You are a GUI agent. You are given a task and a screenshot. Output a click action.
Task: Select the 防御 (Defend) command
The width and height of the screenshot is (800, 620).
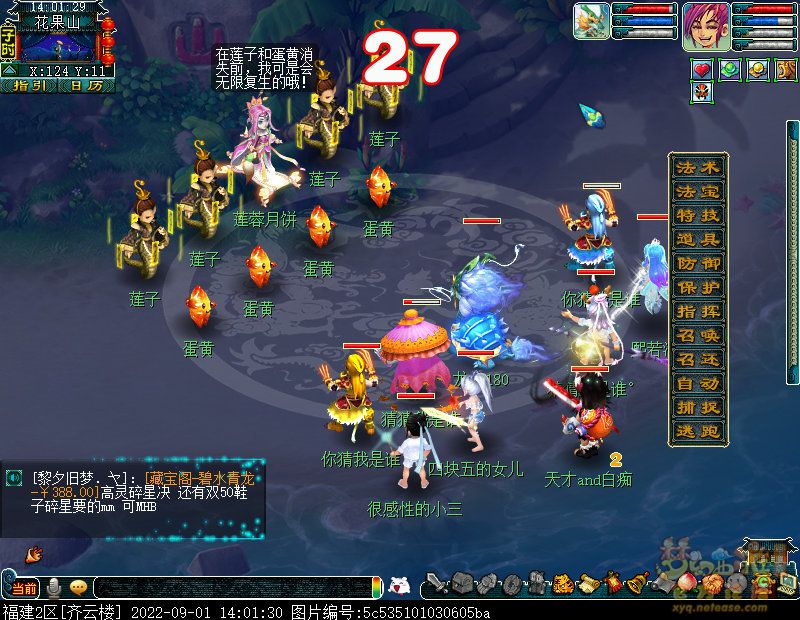pyautogui.click(x=697, y=263)
